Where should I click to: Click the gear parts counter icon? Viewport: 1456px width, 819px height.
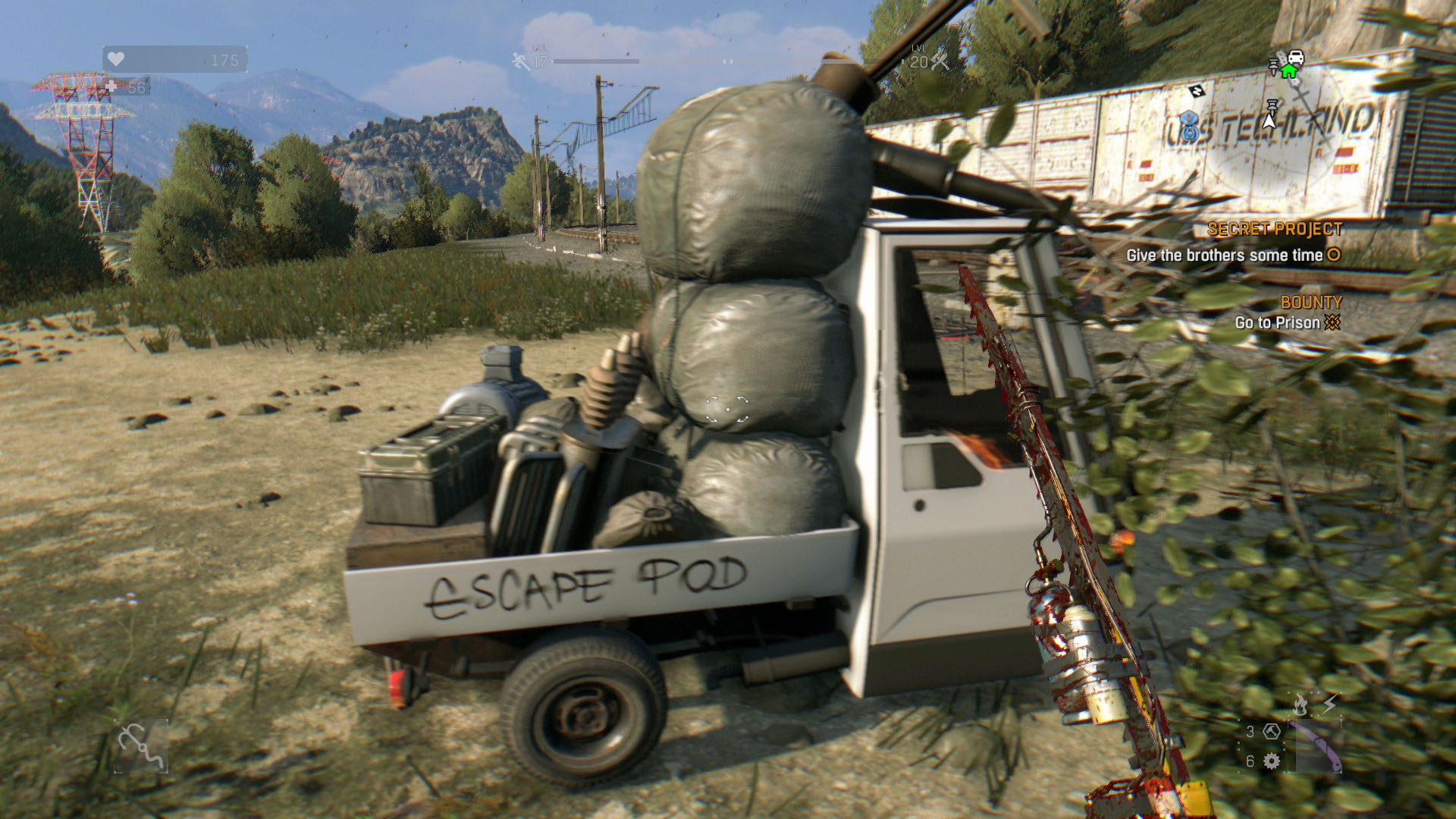coord(1272,761)
